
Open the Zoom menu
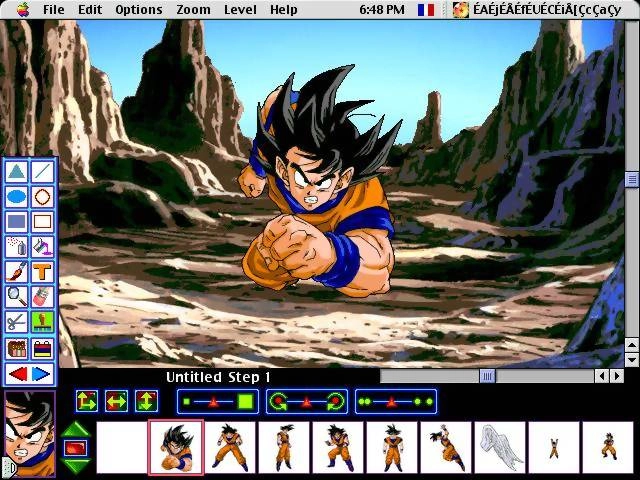tap(193, 9)
